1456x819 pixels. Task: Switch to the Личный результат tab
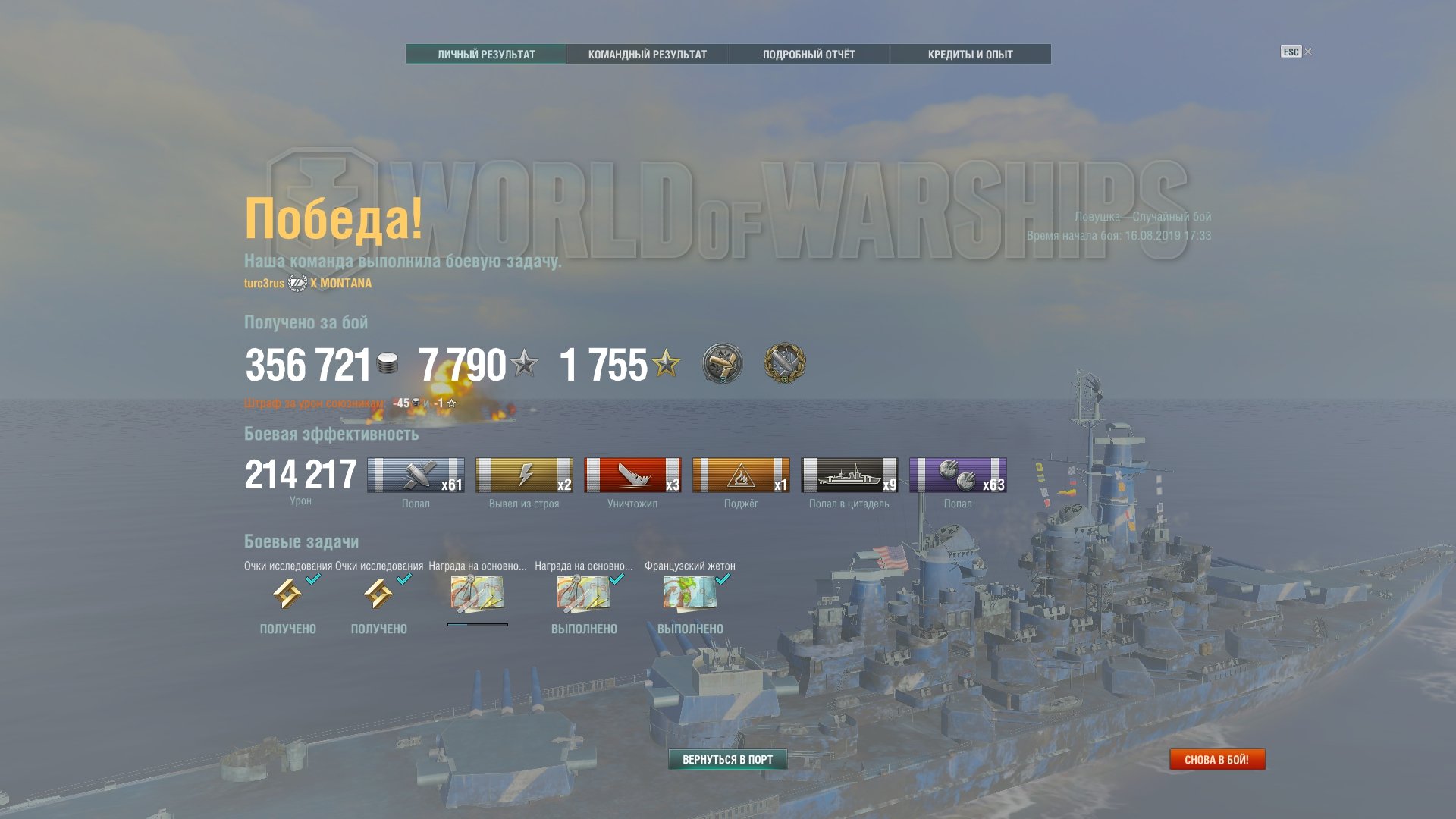click(x=486, y=55)
